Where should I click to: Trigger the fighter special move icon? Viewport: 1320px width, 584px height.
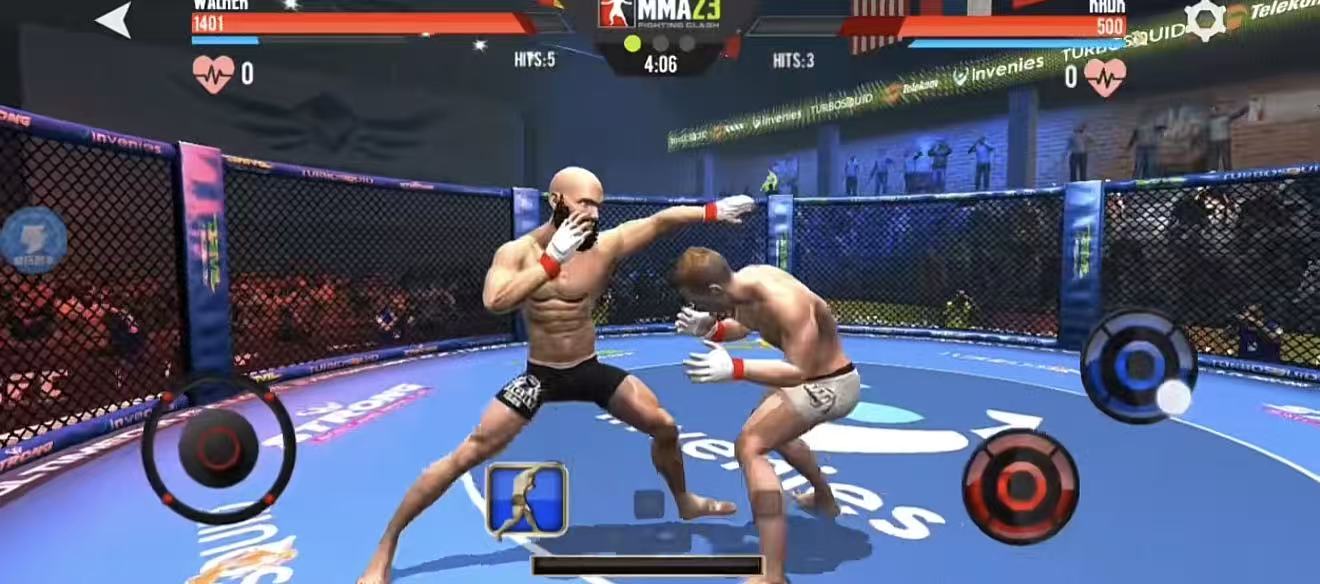click(x=526, y=498)
